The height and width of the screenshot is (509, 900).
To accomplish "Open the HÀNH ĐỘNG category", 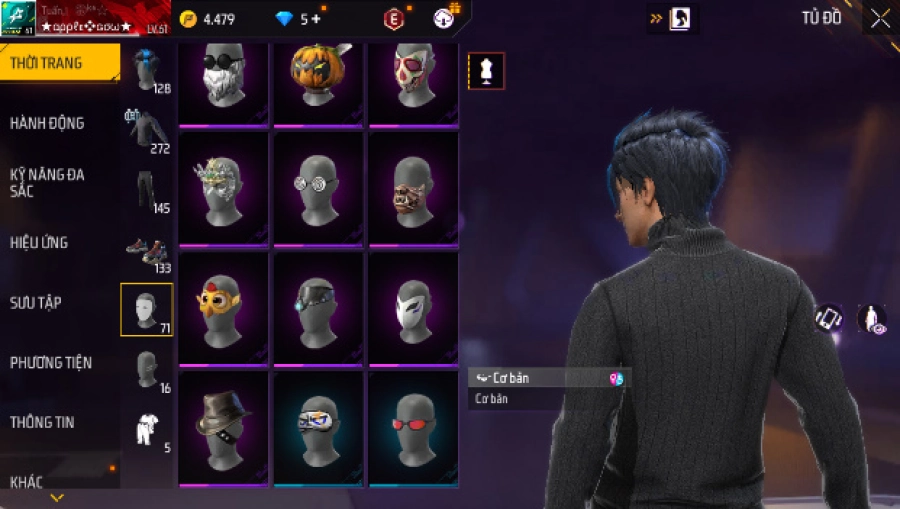I will 48,123.
